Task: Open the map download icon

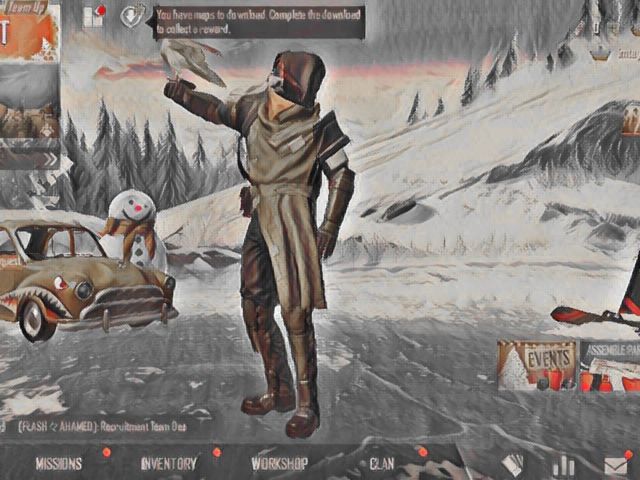Action: tap(131, 16)
